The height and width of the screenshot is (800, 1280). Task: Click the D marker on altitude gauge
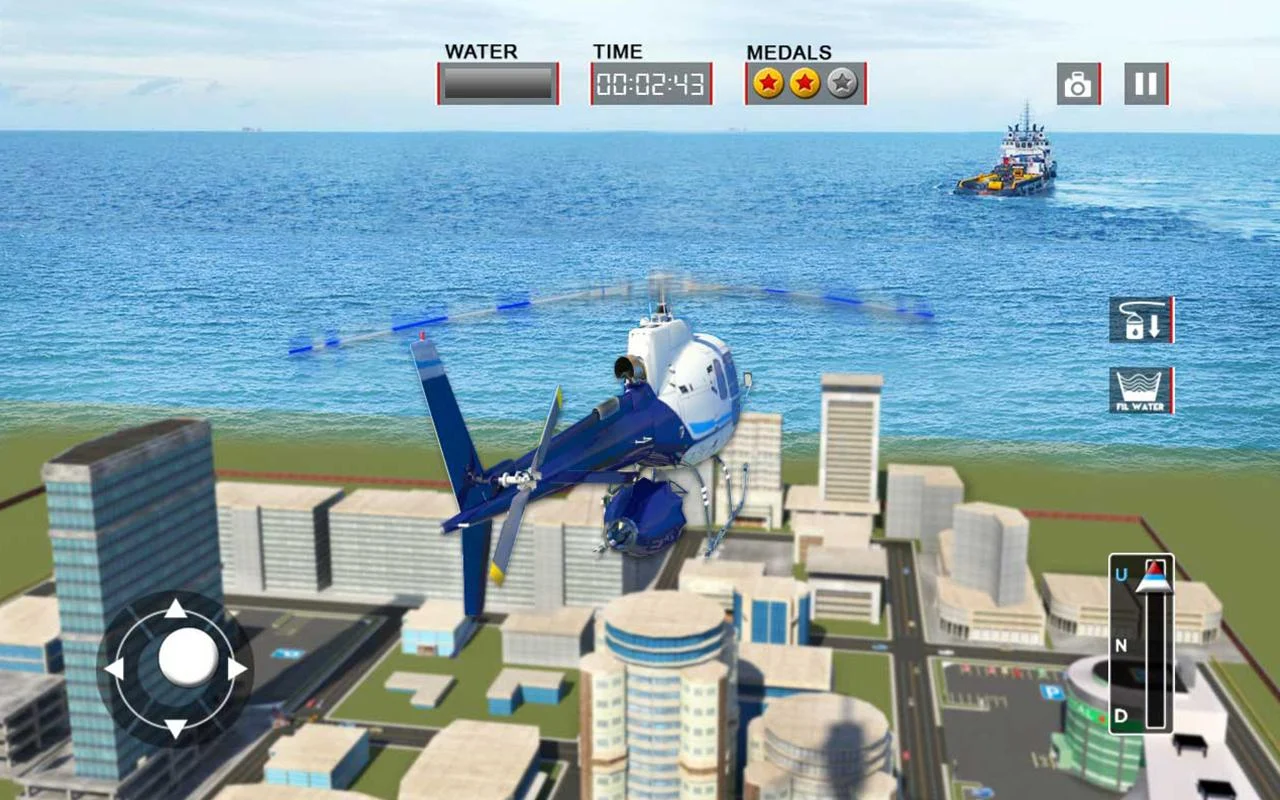1121,716
